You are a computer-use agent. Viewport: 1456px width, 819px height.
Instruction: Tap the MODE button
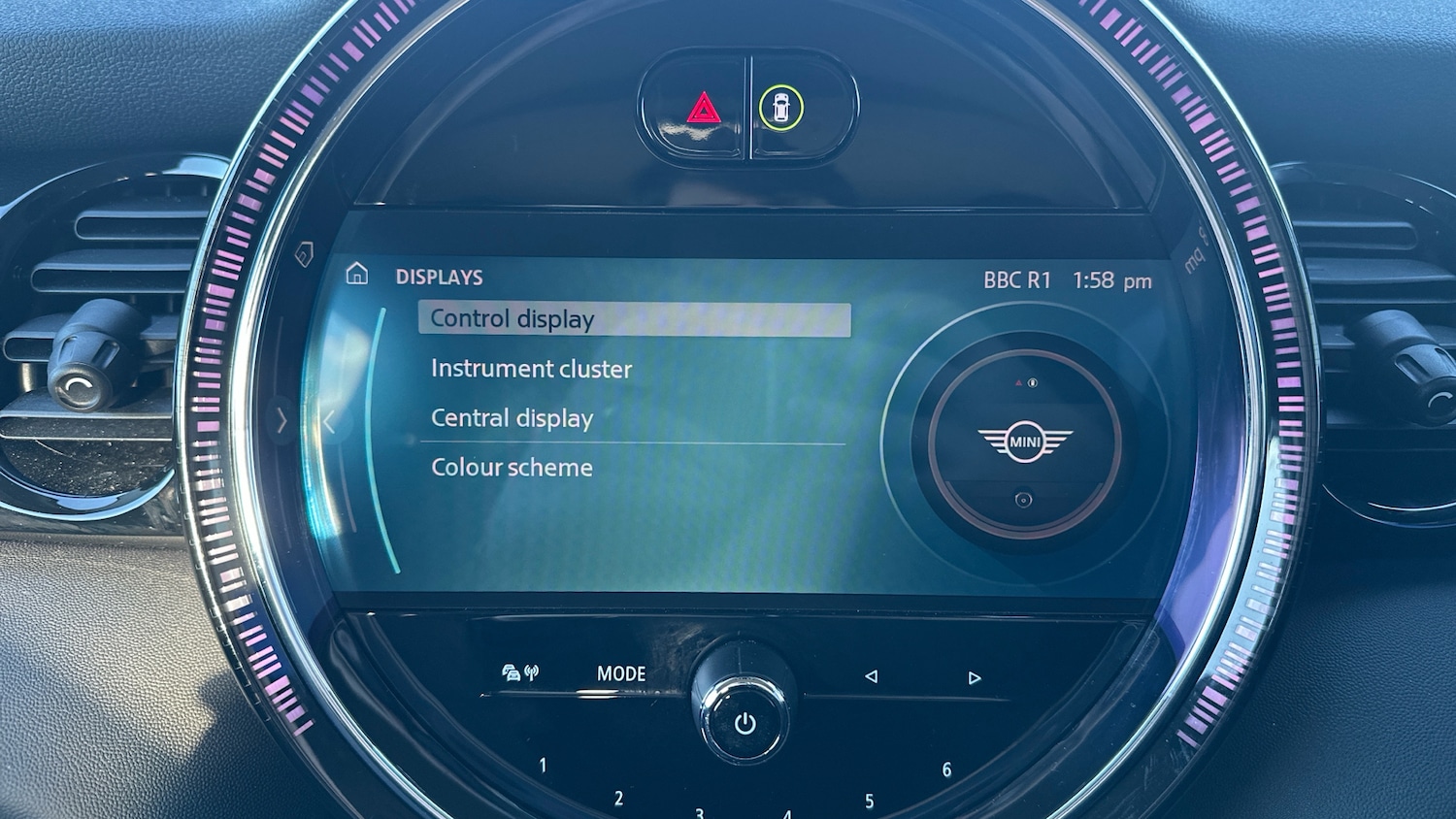pyautogui.click(x=621, y=673)
